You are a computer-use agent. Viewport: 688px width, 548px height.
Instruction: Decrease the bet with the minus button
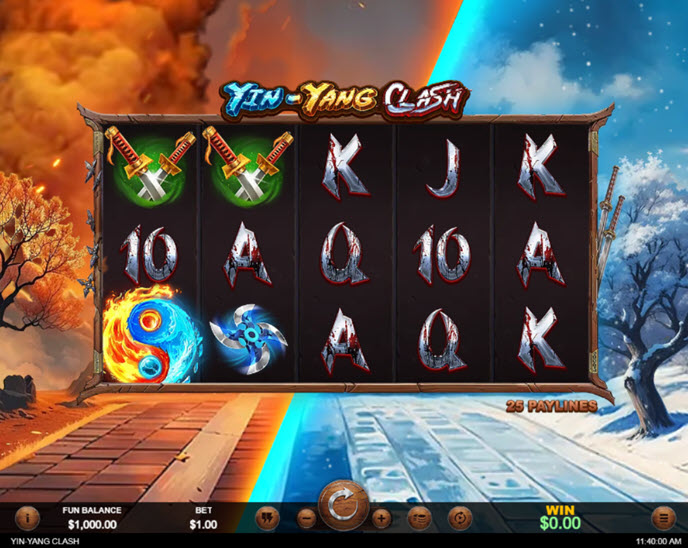(307, 518)
